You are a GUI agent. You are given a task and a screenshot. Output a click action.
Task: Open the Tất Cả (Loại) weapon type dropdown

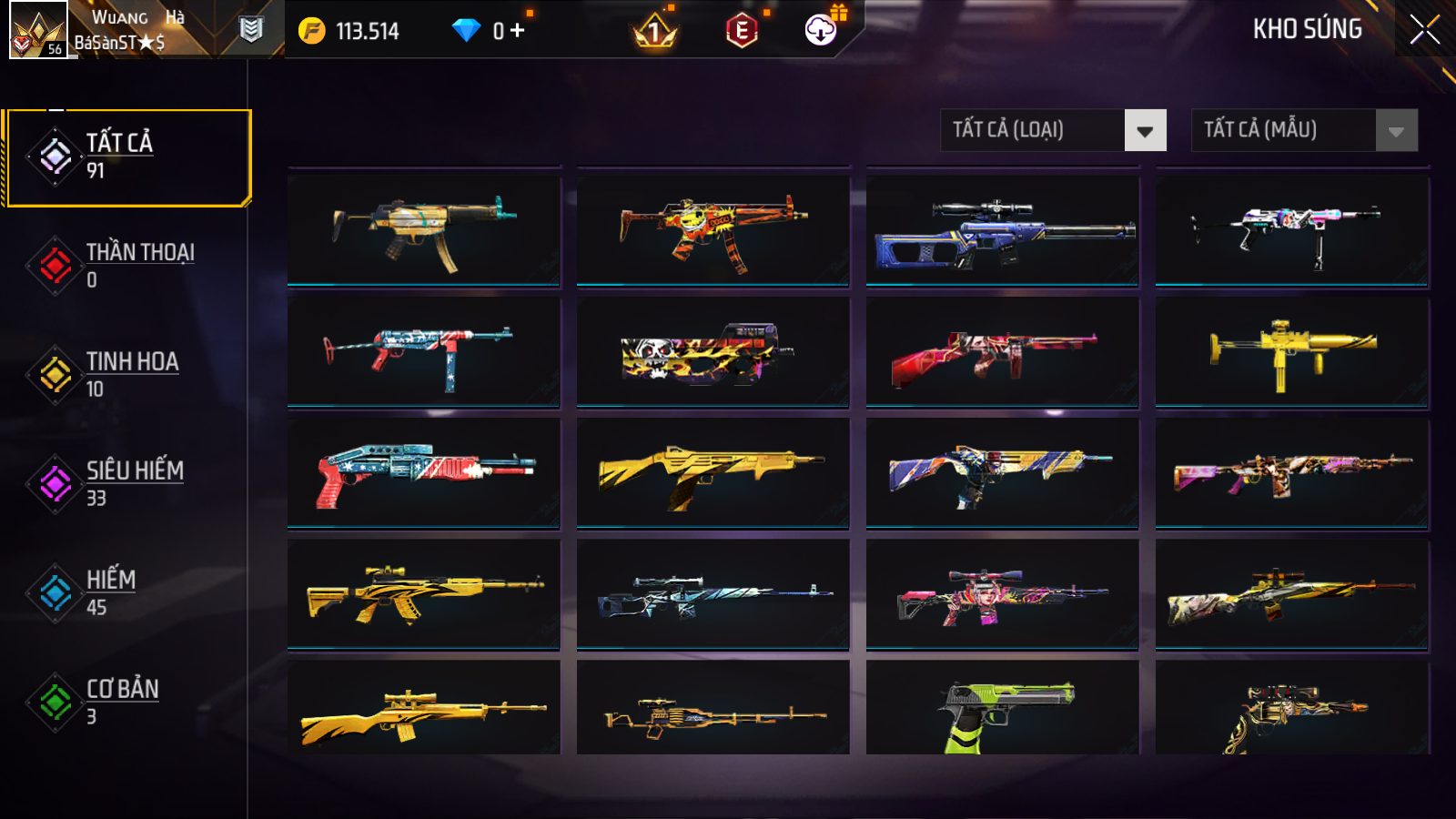coord(1053,130)
